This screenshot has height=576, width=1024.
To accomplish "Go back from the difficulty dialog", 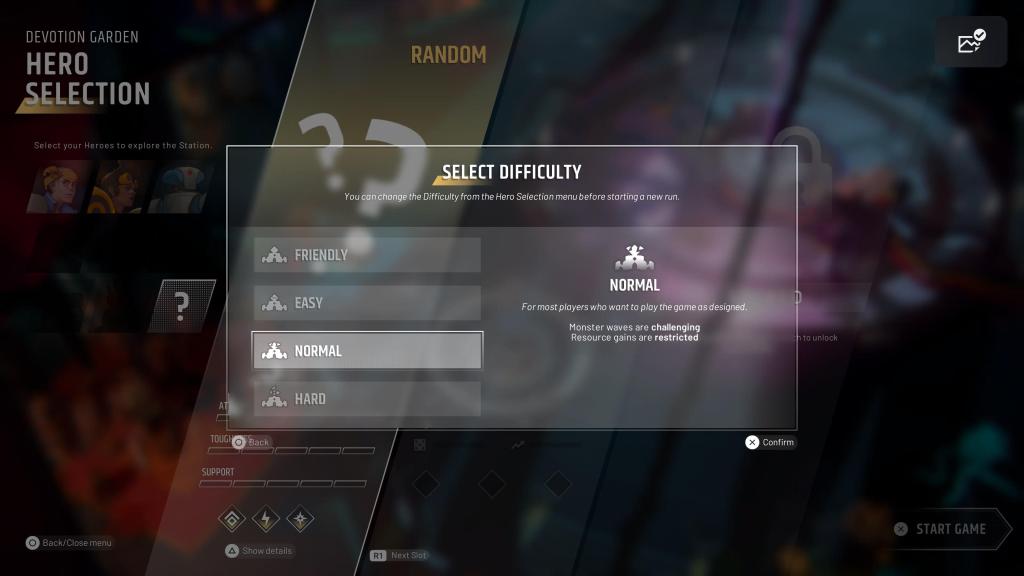I will point(251,442).
